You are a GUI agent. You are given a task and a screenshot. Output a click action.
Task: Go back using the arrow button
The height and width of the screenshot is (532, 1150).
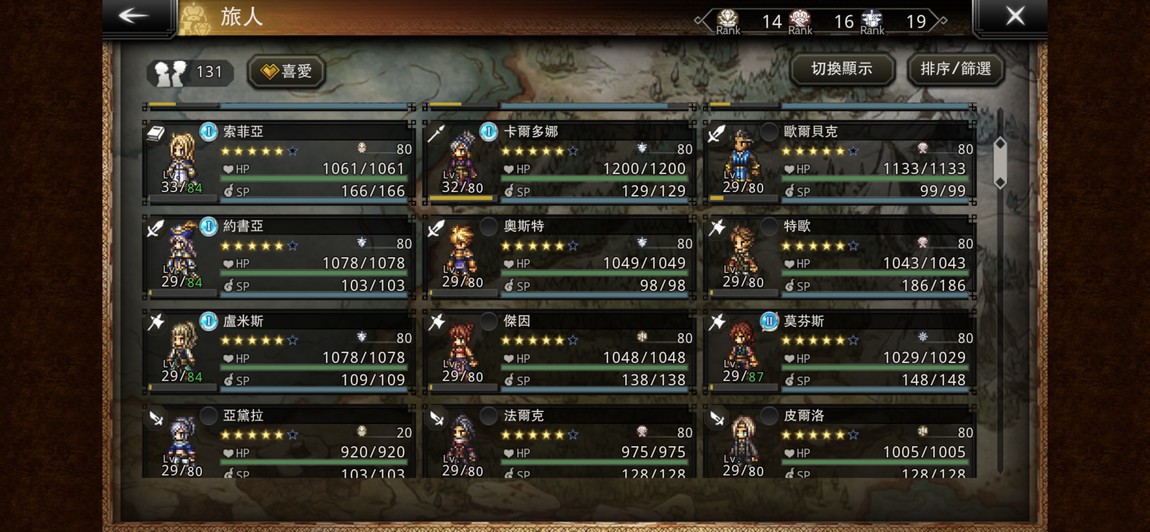tap(133, 17)
